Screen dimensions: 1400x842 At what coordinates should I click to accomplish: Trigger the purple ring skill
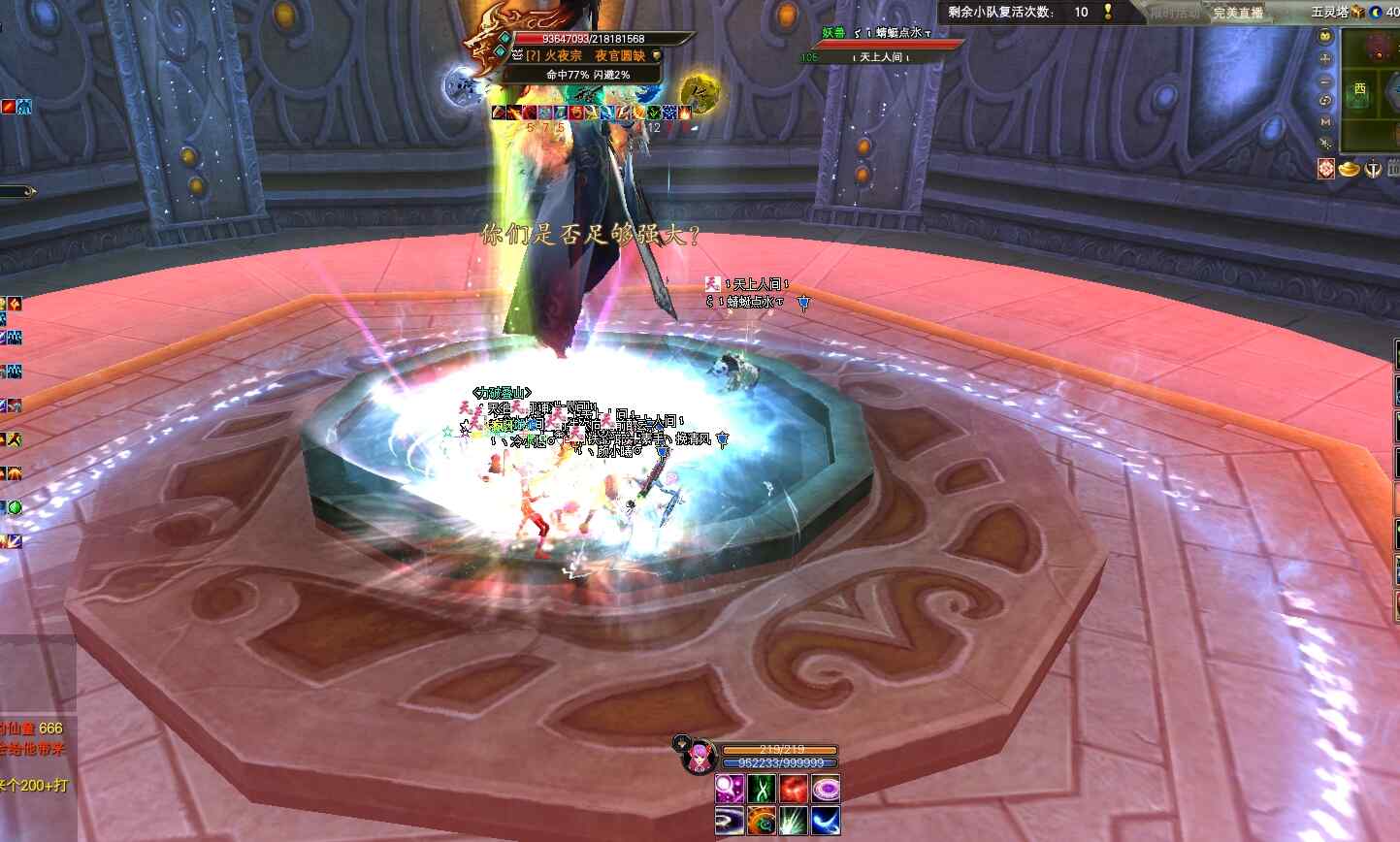click(825, 789)
